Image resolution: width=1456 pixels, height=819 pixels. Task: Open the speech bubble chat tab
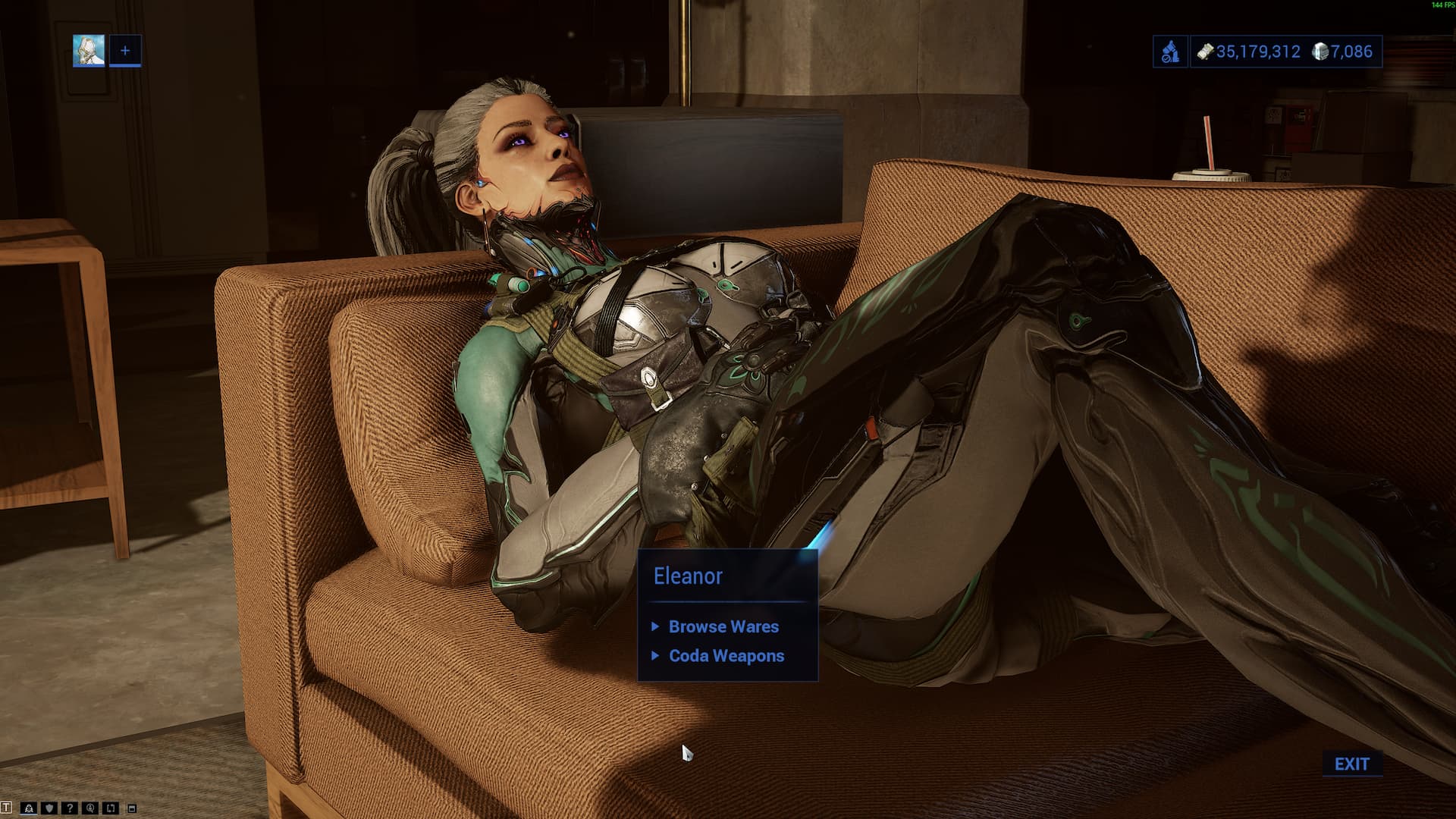(x=90, y=808)
